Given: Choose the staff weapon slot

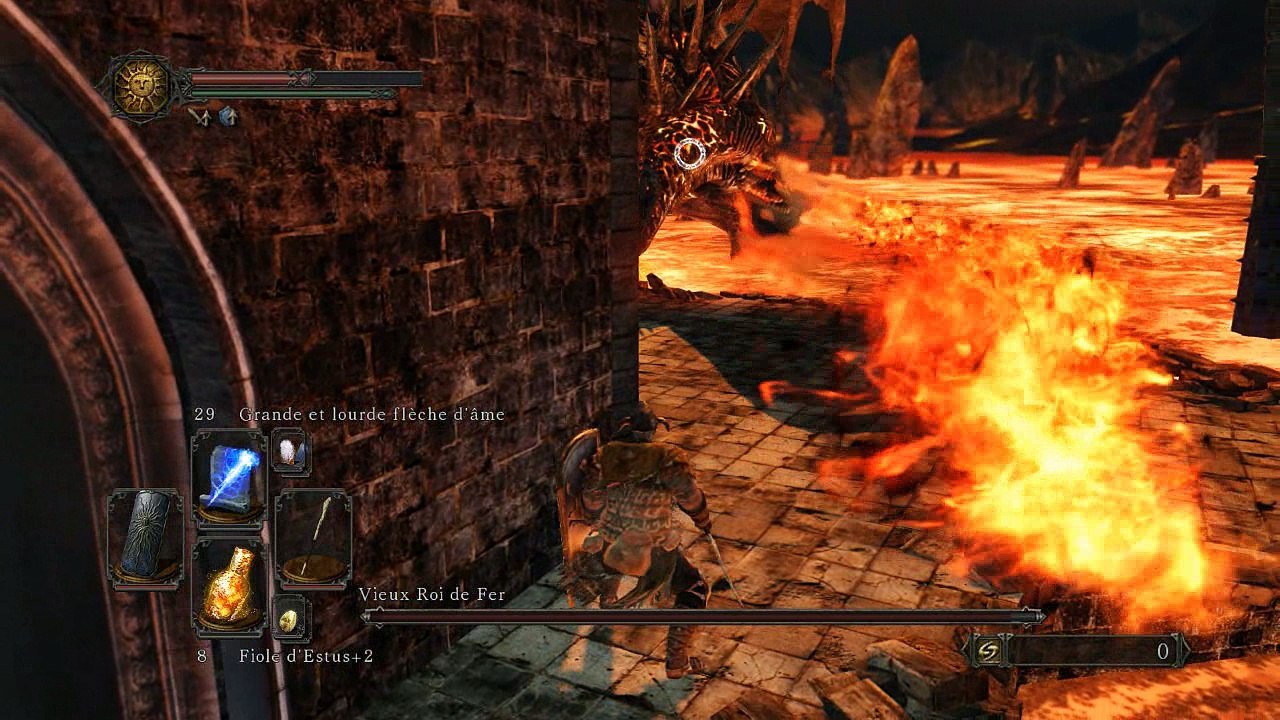Looking at the screenshot, I should click(313, 536).
